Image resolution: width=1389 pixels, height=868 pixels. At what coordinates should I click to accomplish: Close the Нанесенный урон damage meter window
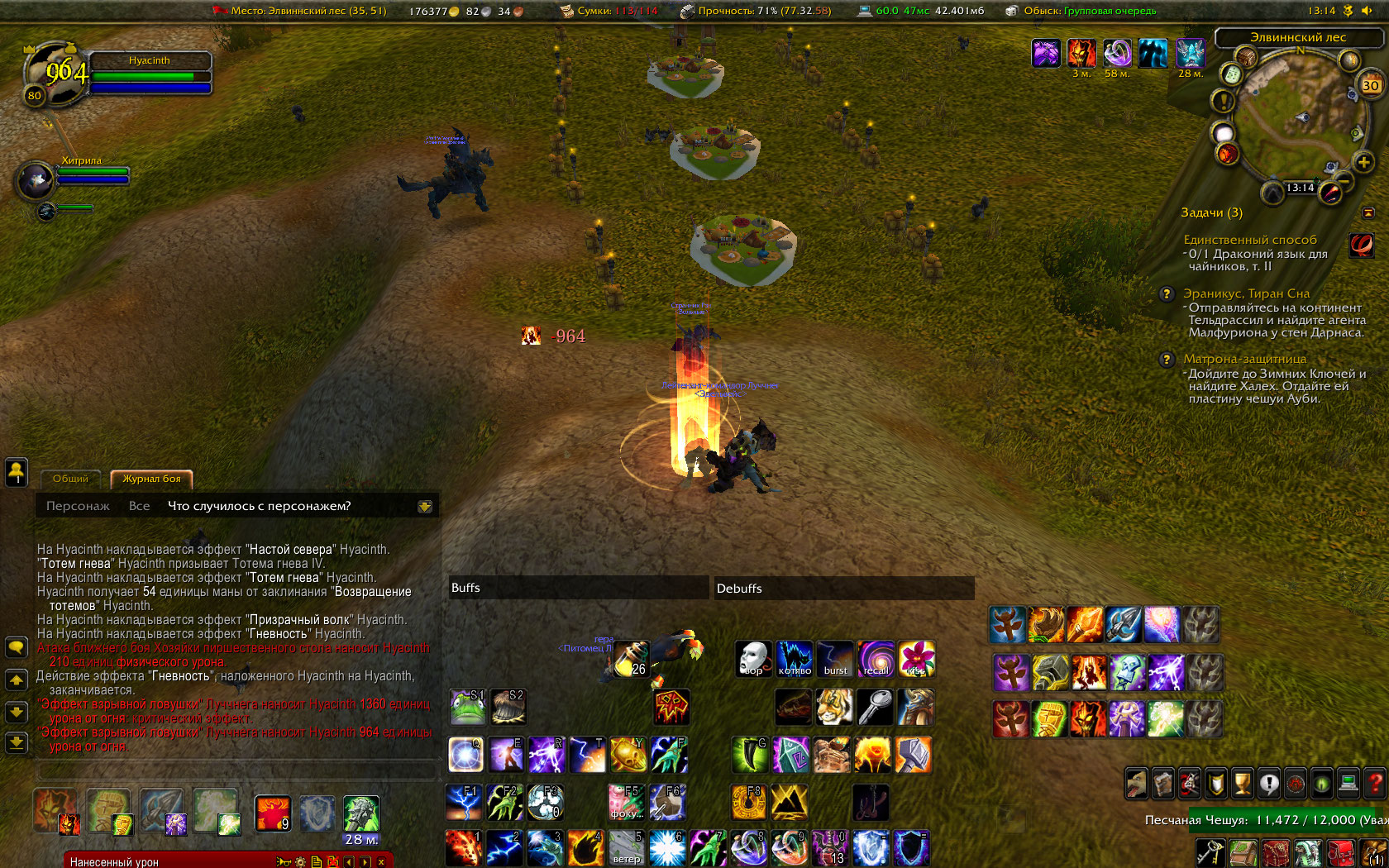381,861
